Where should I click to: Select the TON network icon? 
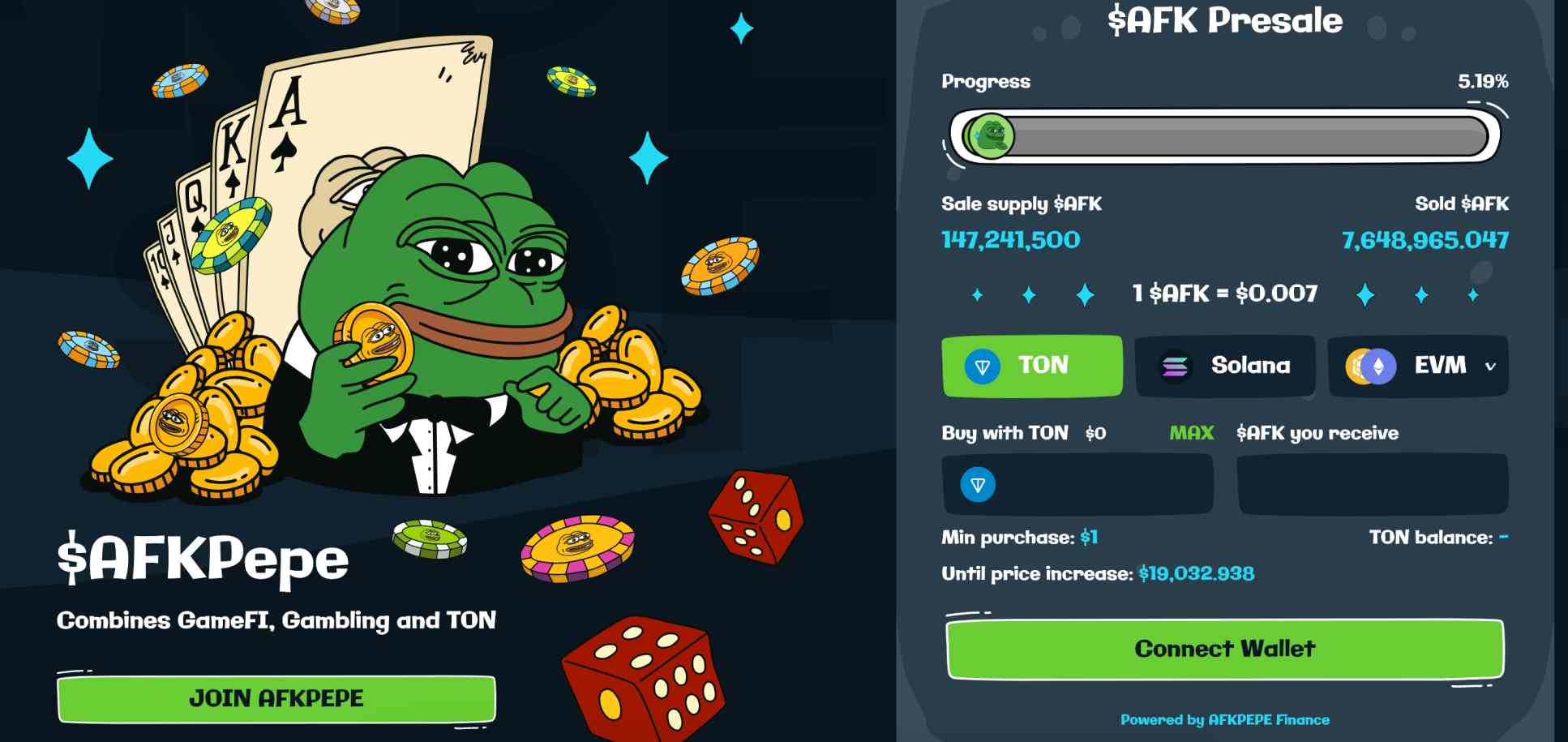pos(983,365)
